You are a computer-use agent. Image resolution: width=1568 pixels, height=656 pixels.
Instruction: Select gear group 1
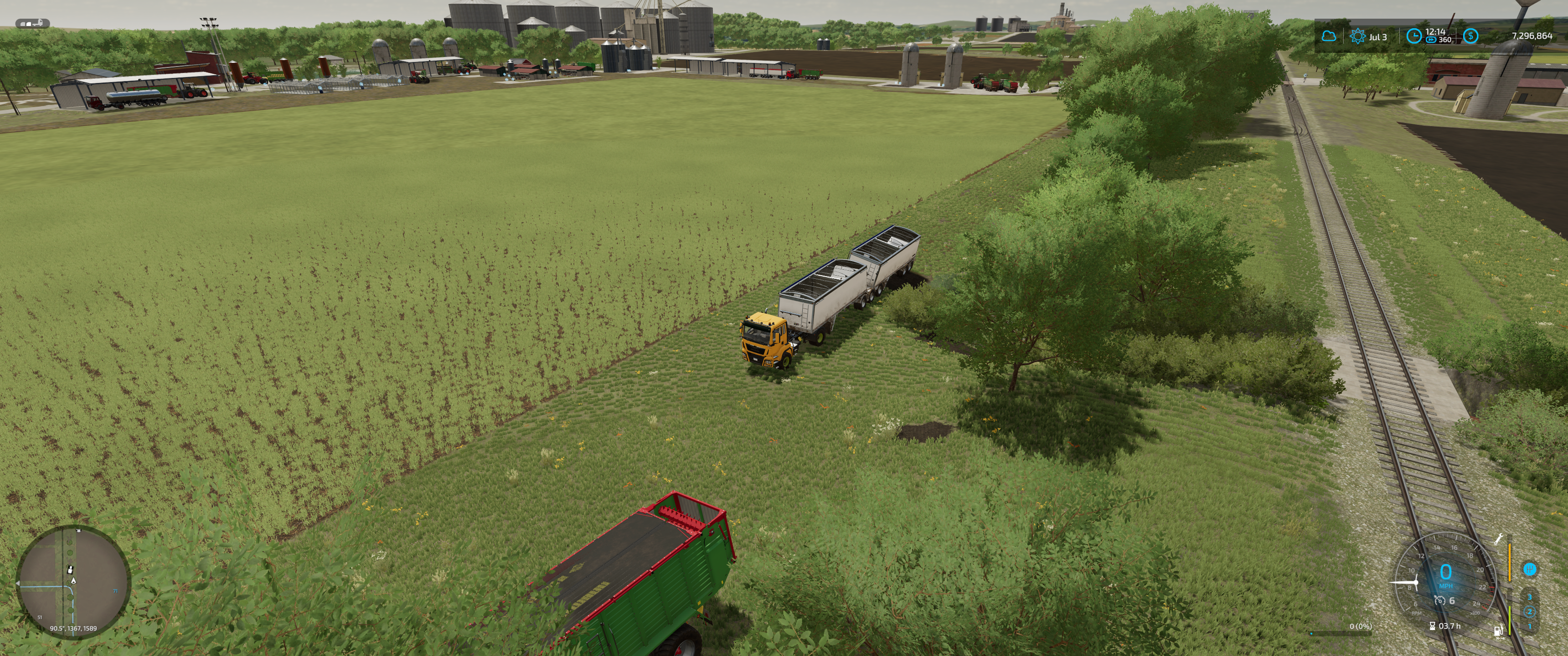(x=1530, y=626)
